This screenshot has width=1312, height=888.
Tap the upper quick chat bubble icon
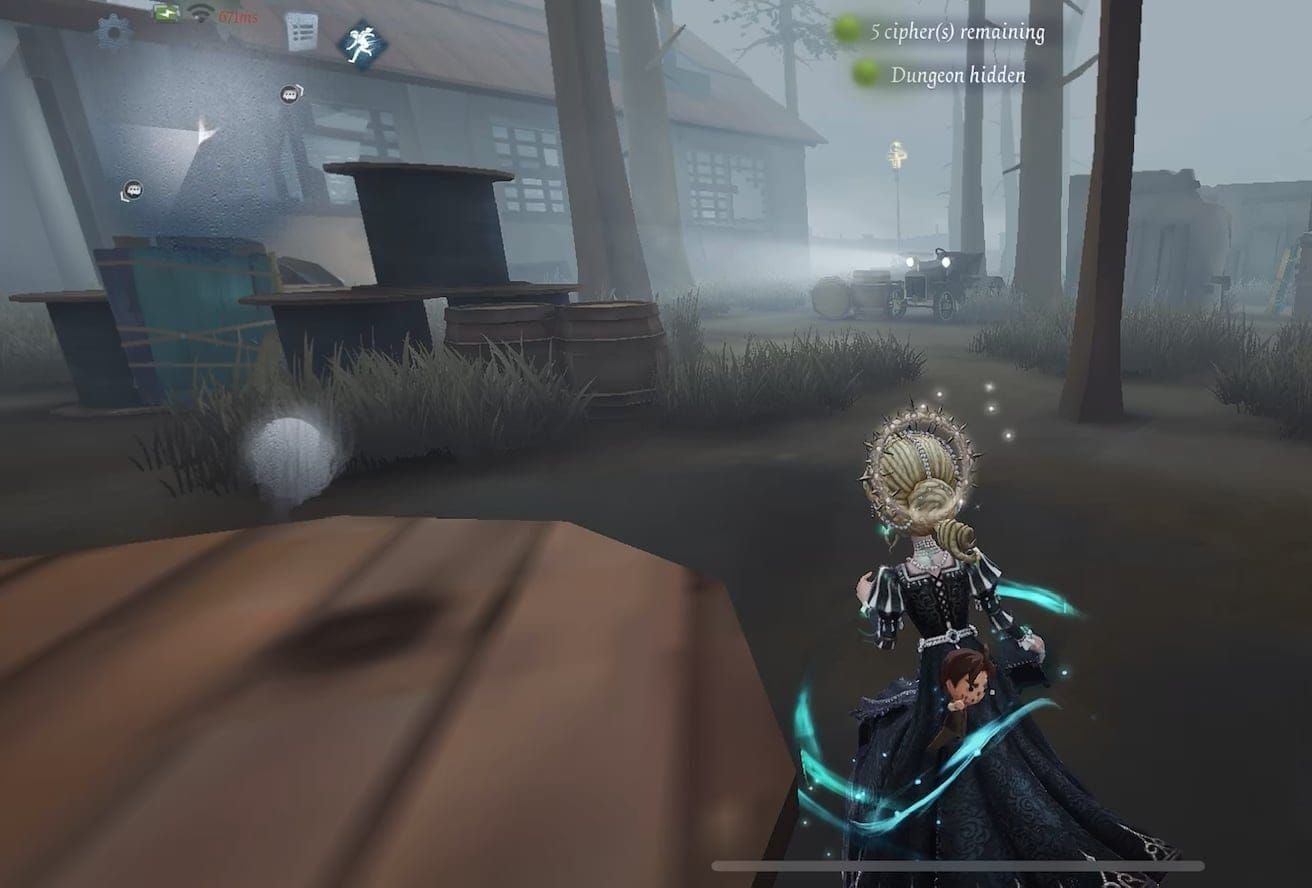tap(288, 94)
